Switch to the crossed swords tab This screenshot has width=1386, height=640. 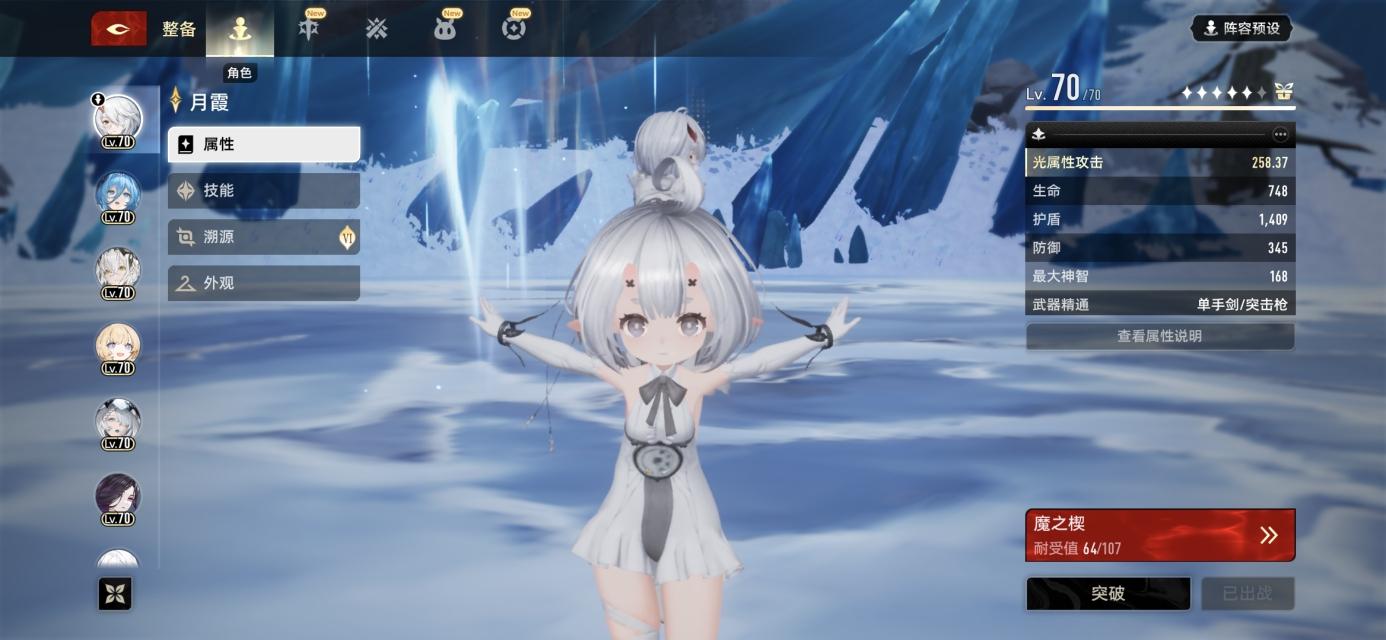point(376,29)
